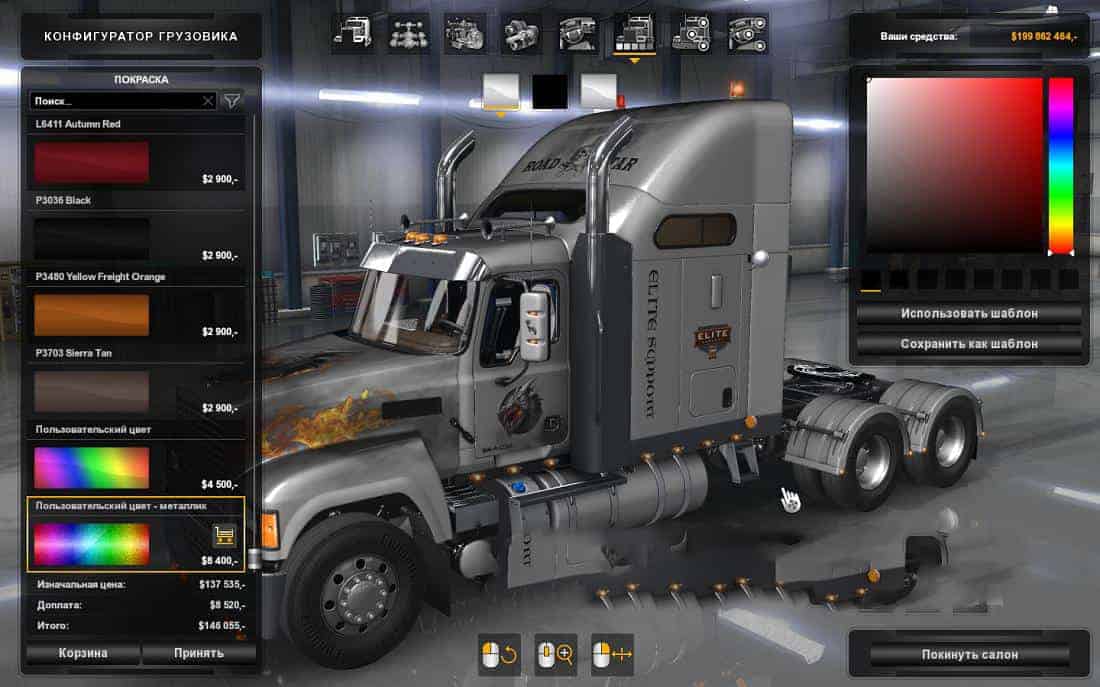Screen dimensions: 1100x687
Task: Select the P3703 Sierra Tan paint
Action: [x=92, y=391]
